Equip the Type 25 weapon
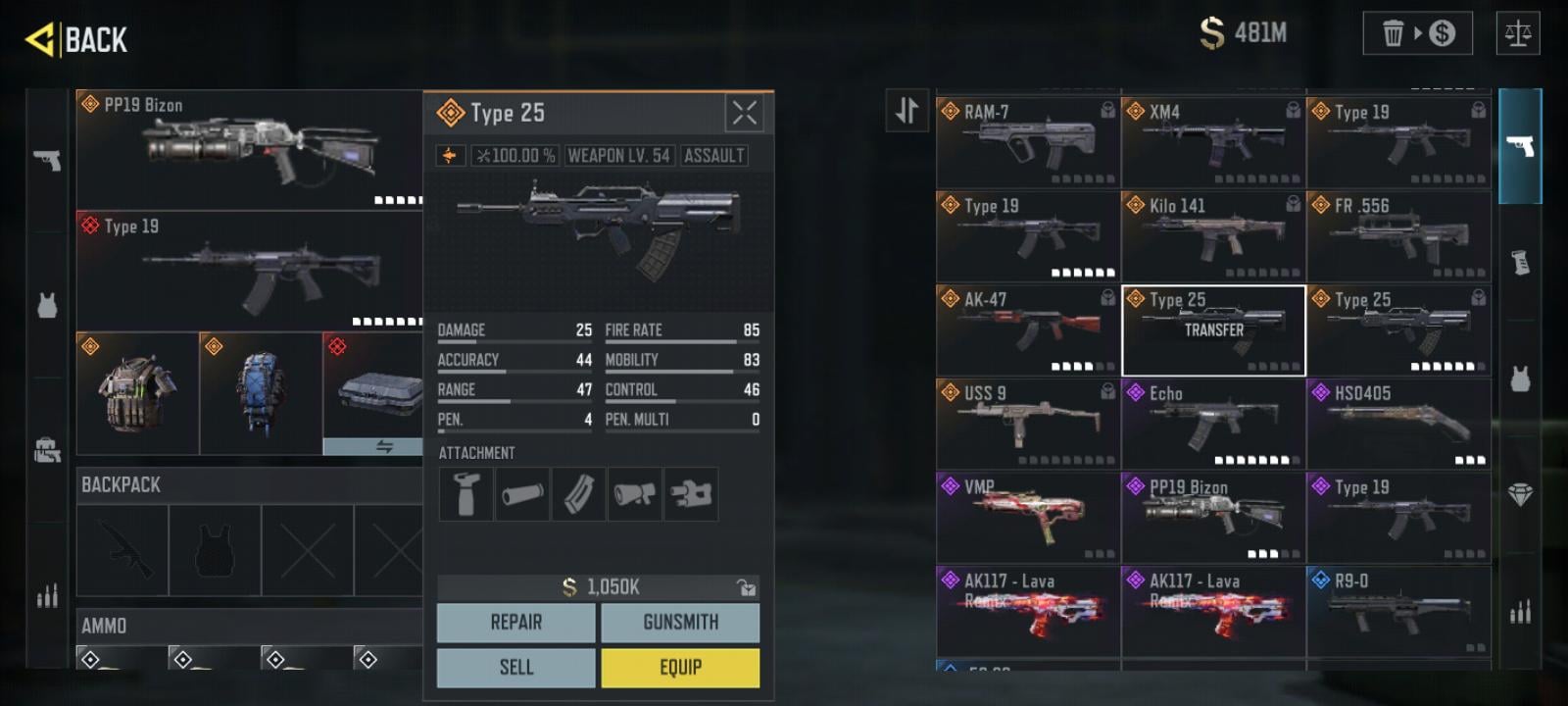 pyautogui.click(x=680, y=668)
